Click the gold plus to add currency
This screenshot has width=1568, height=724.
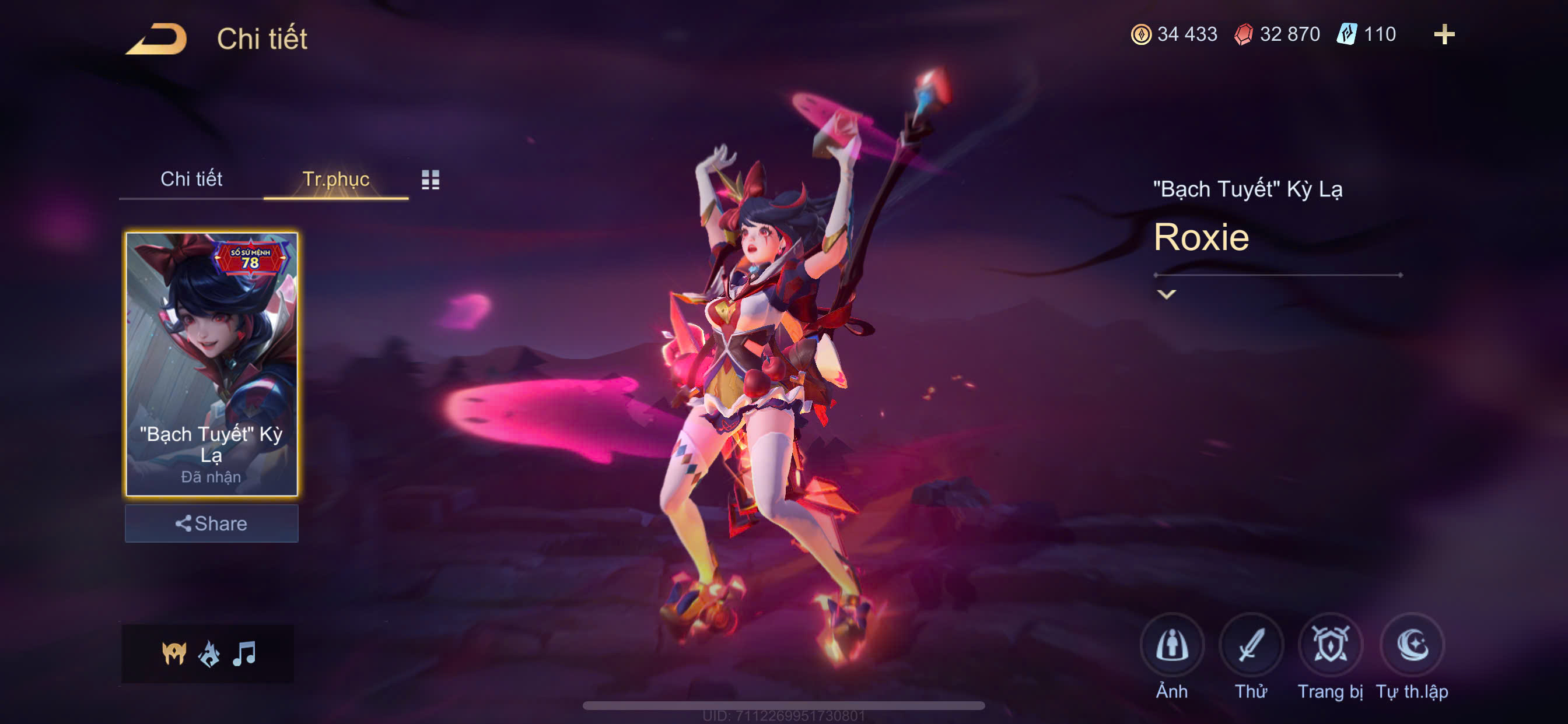pyautogui.click(x=1443, y=34)
